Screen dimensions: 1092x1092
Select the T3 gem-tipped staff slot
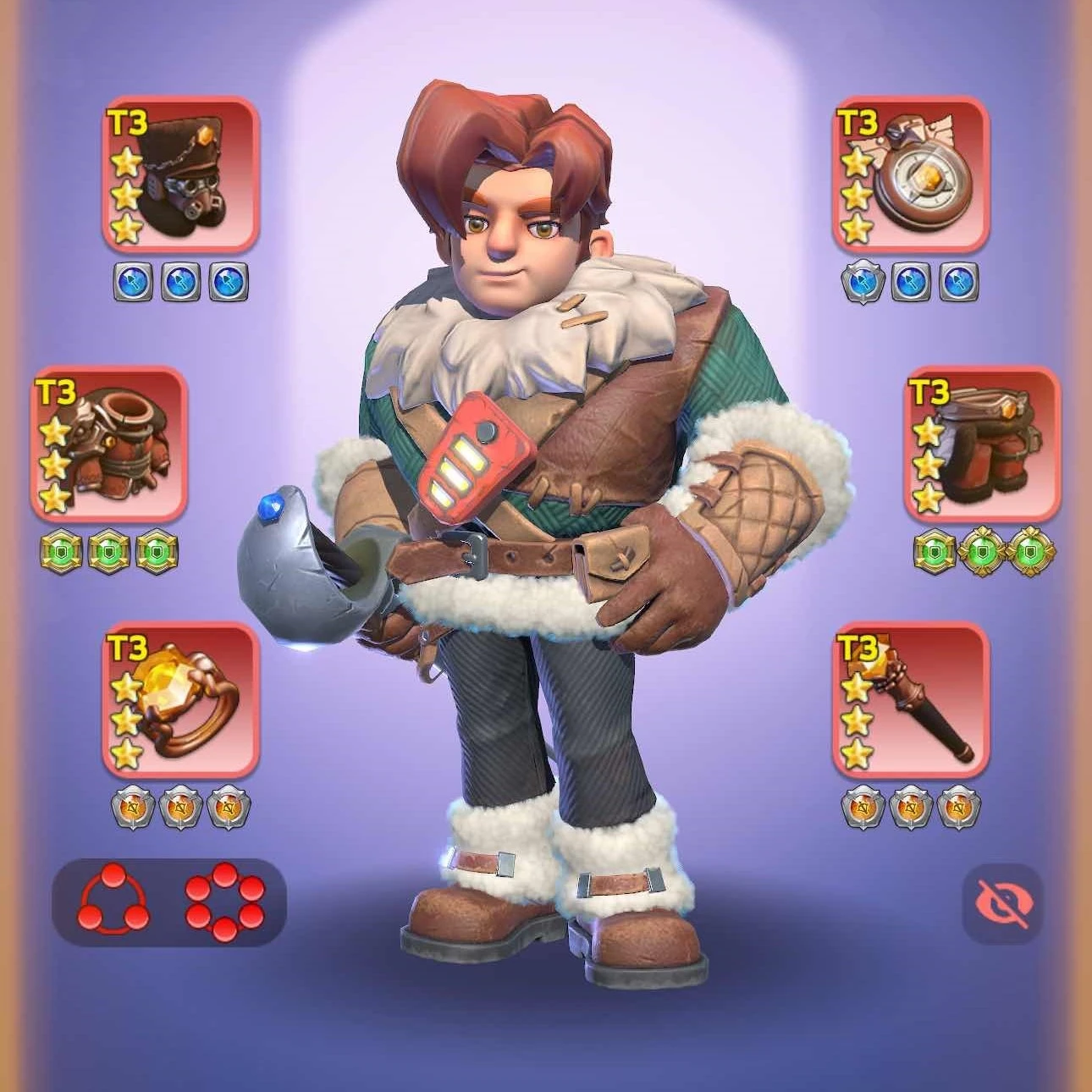911,700
